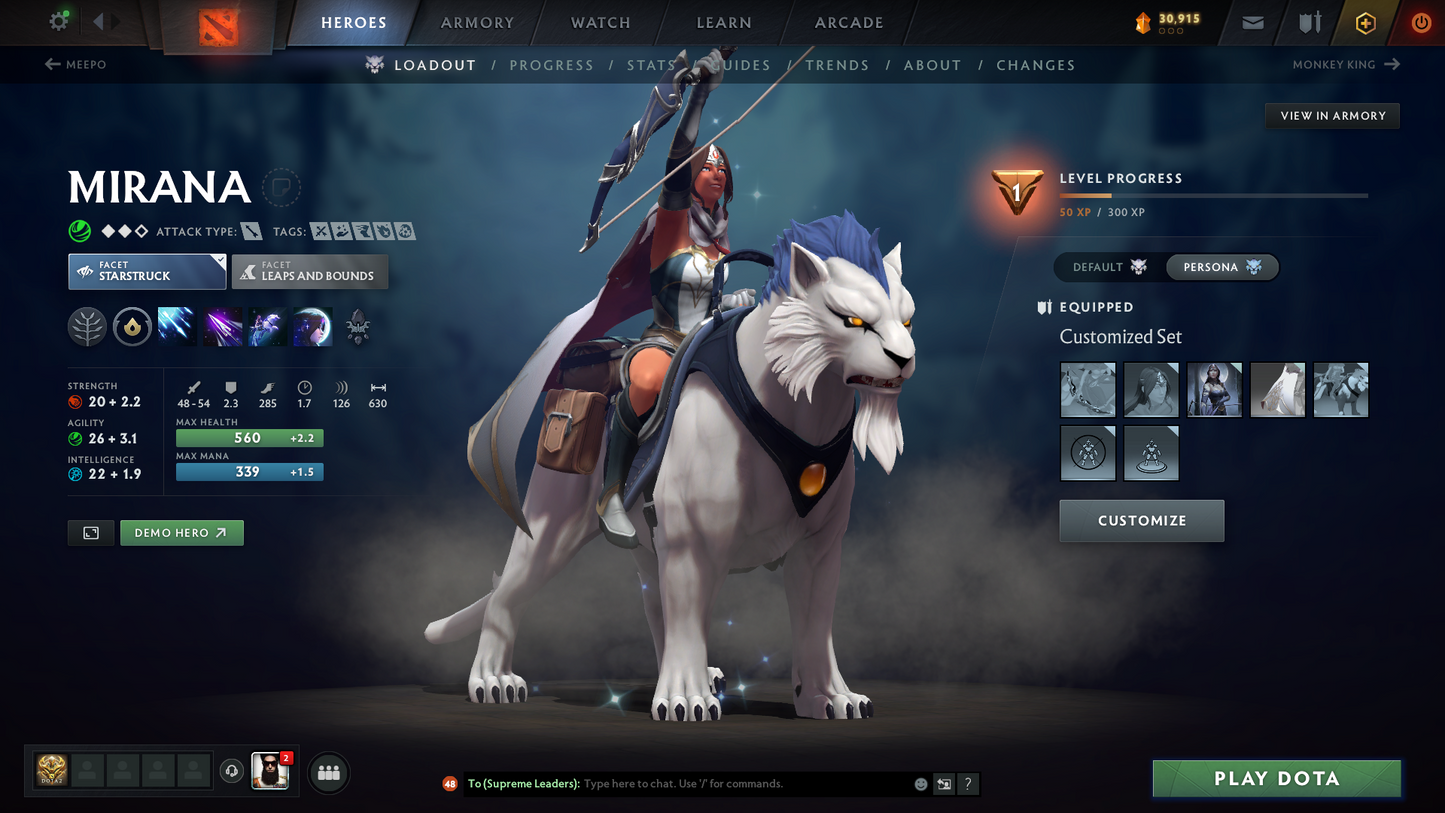Go to next hero Monkey King
1445x813 pixels.
click(1346, 65)
